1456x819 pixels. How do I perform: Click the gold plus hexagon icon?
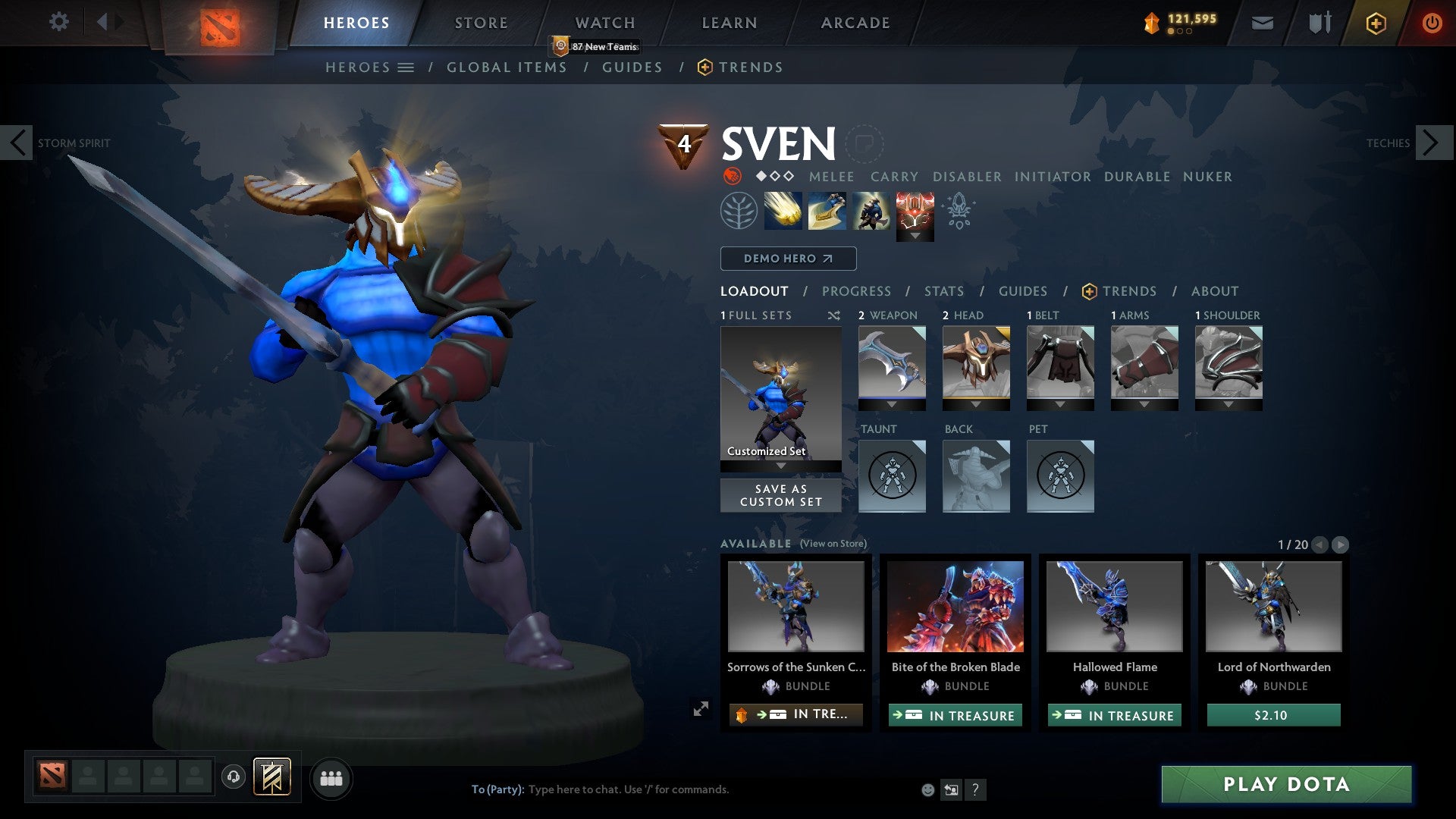pyautogui.click(x=1375, y=23)
